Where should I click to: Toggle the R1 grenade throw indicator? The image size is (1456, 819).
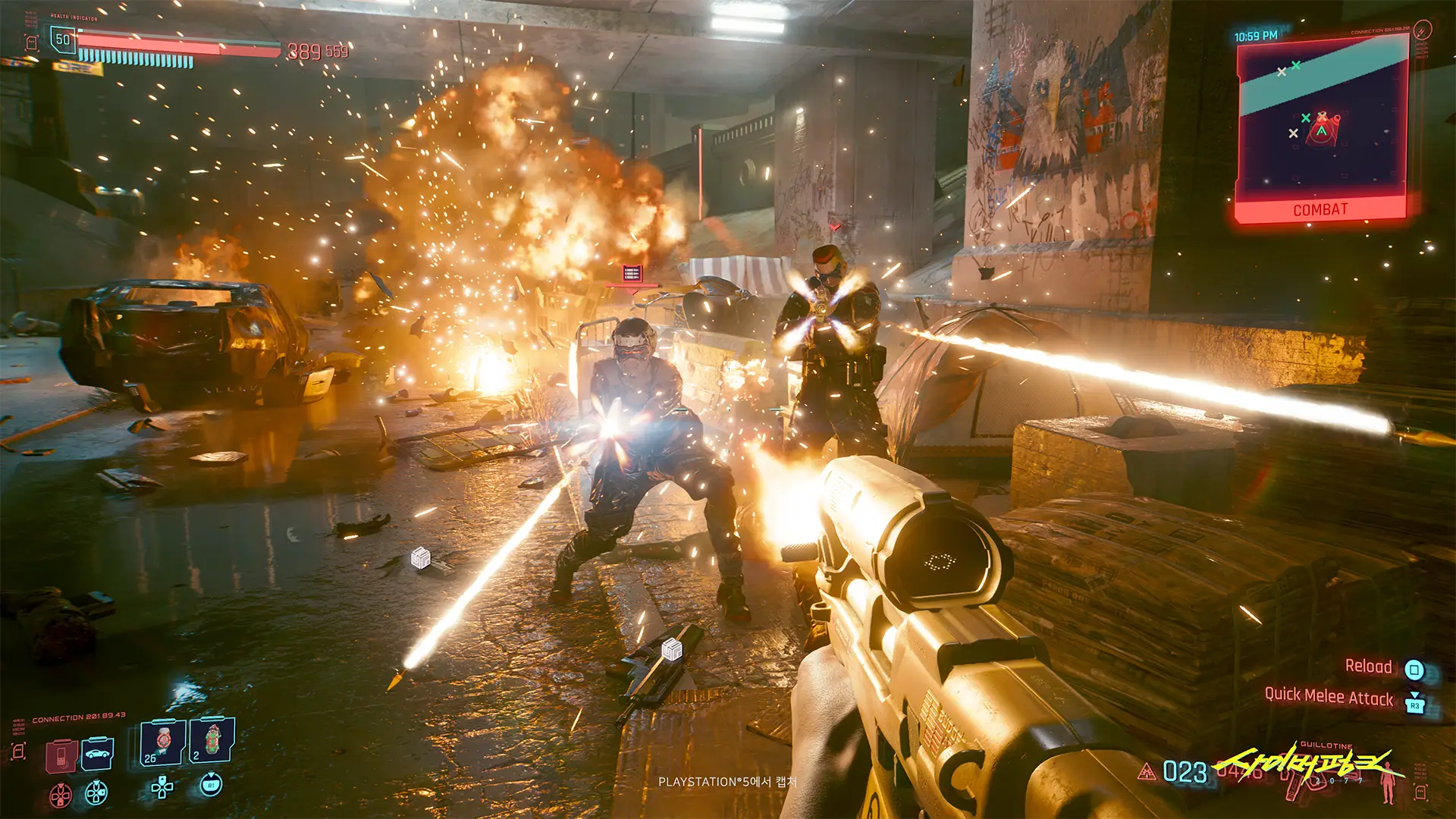tap(211, 786)
